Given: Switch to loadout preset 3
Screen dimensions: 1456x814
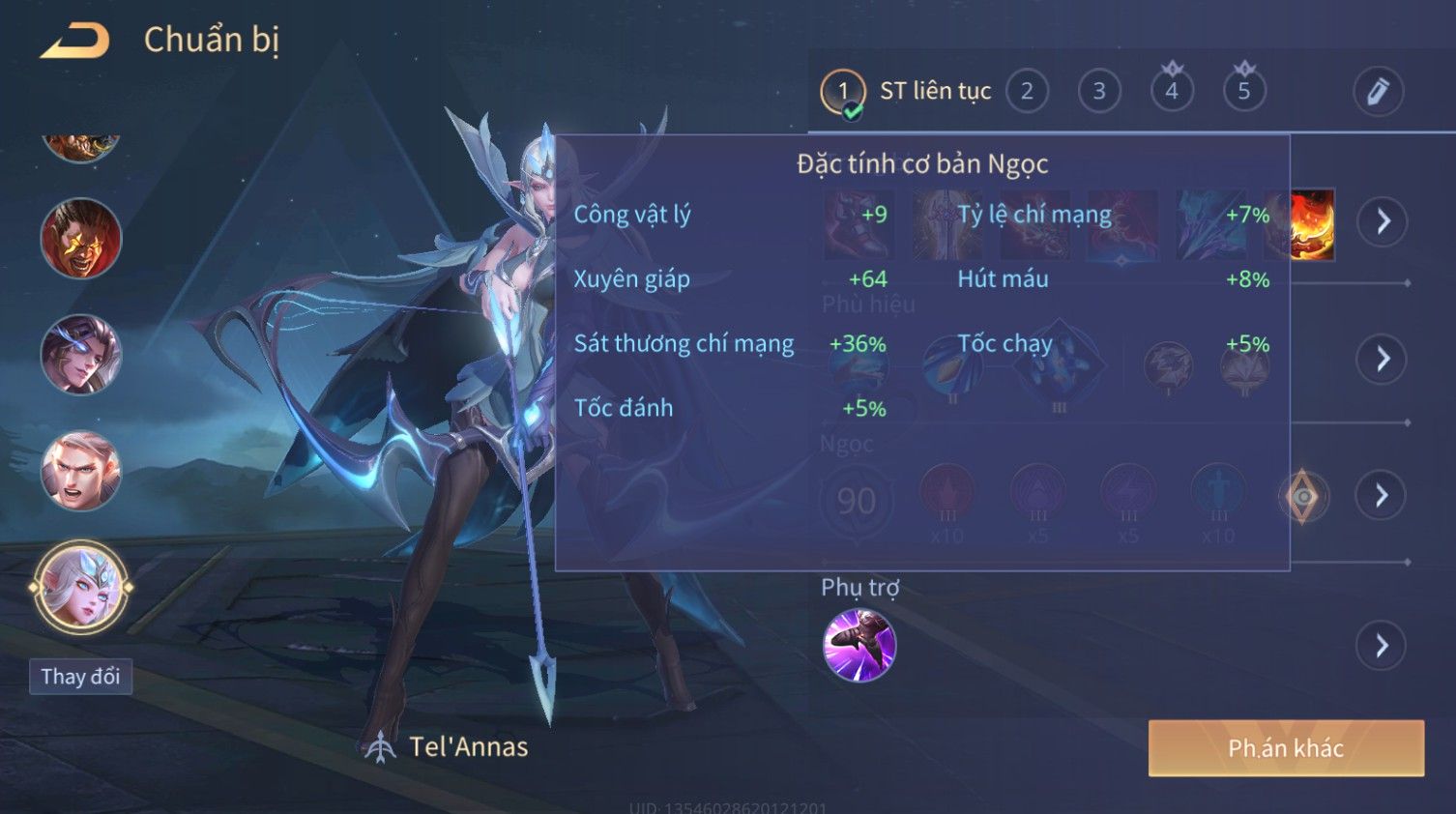Looking at the screenshot, I should click(x=1099, y=92).
